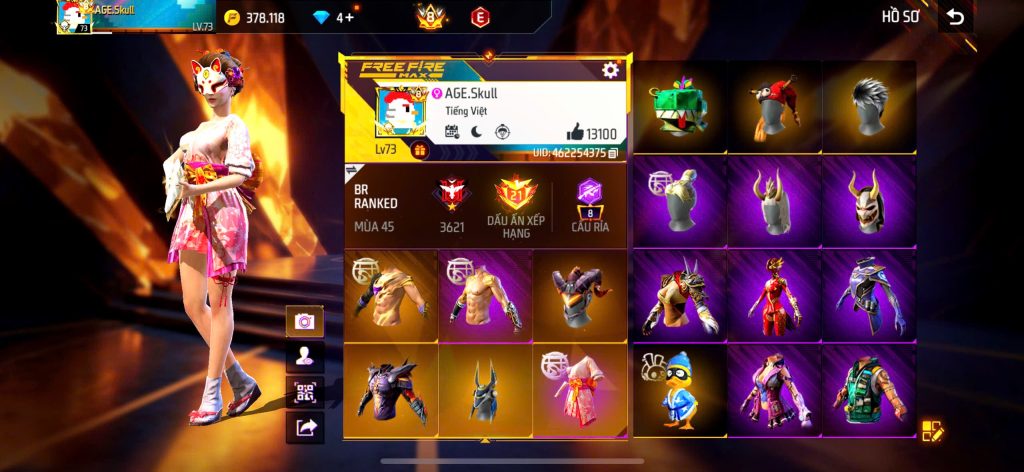The image size is (1024, 472).
Task: Select the green dragon head item
Action: [x=680, y=108]
